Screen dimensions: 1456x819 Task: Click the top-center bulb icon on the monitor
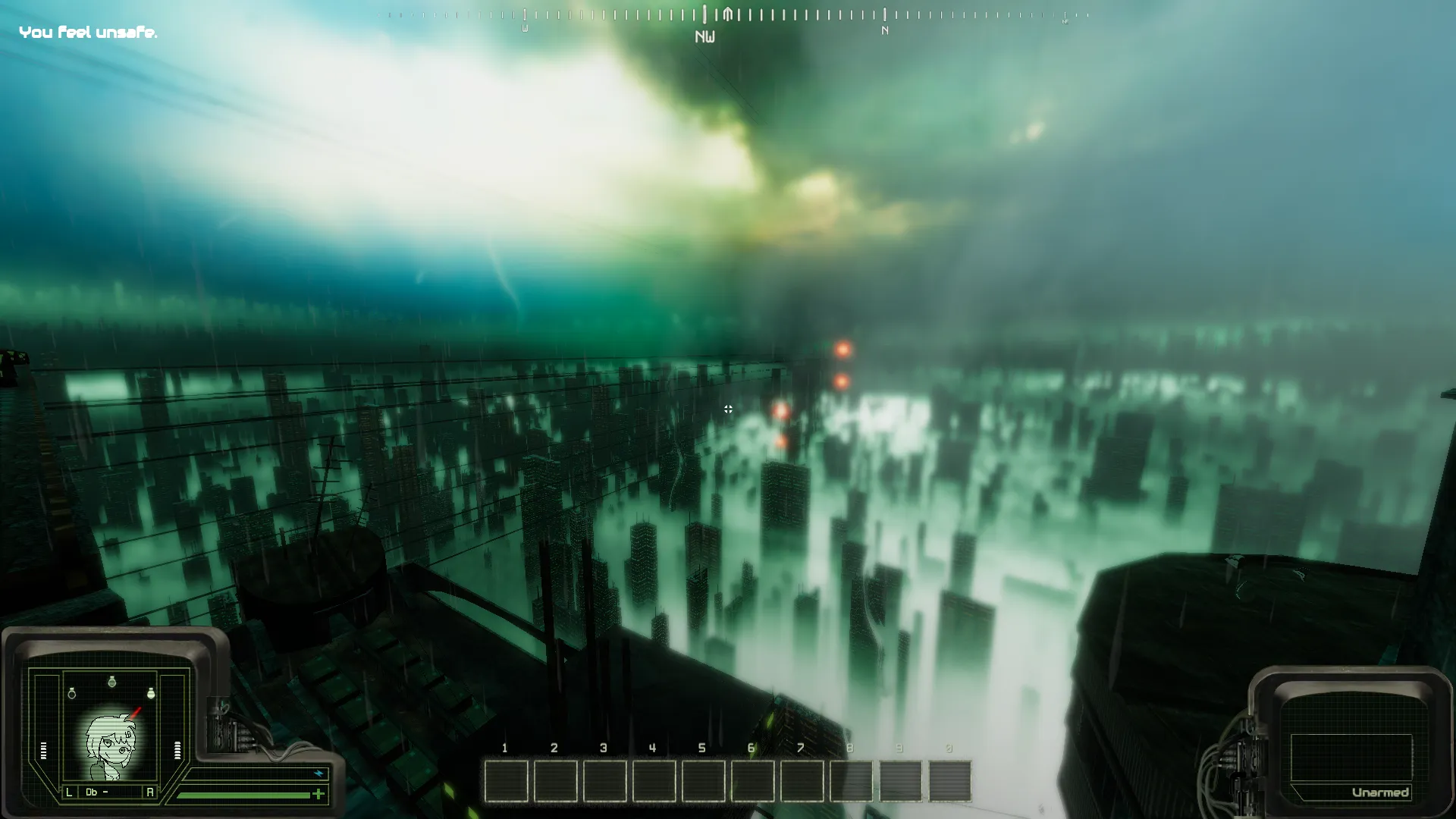tap(112, 682)
